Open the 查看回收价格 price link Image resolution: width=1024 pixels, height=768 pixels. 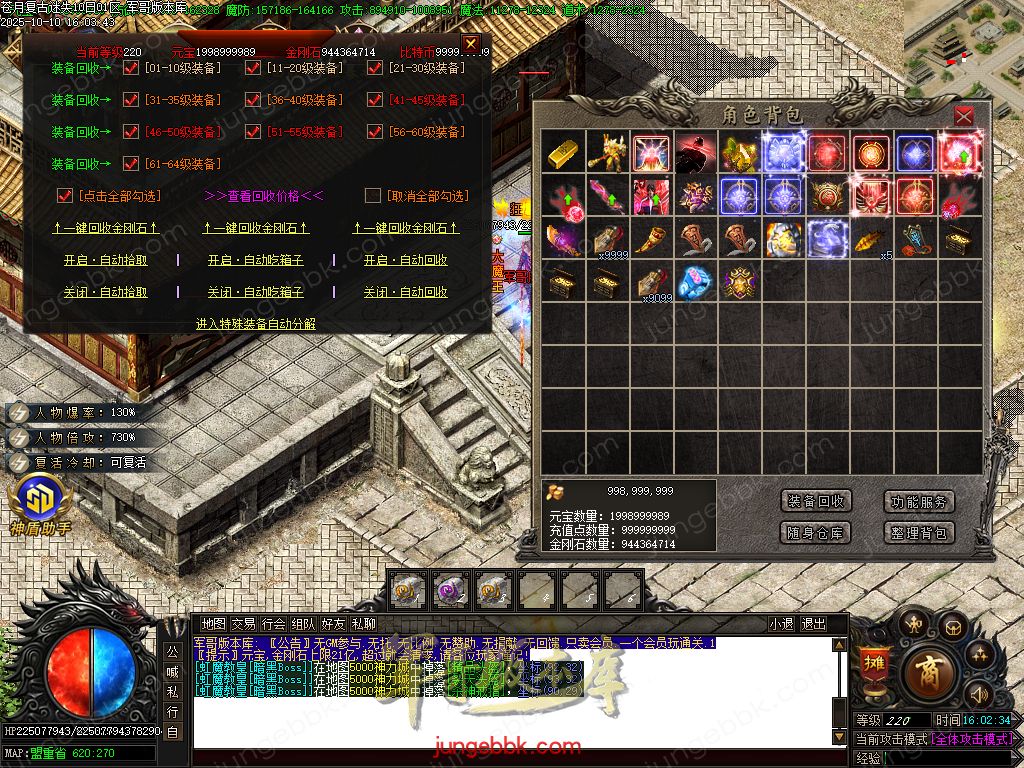coord(263,196)
